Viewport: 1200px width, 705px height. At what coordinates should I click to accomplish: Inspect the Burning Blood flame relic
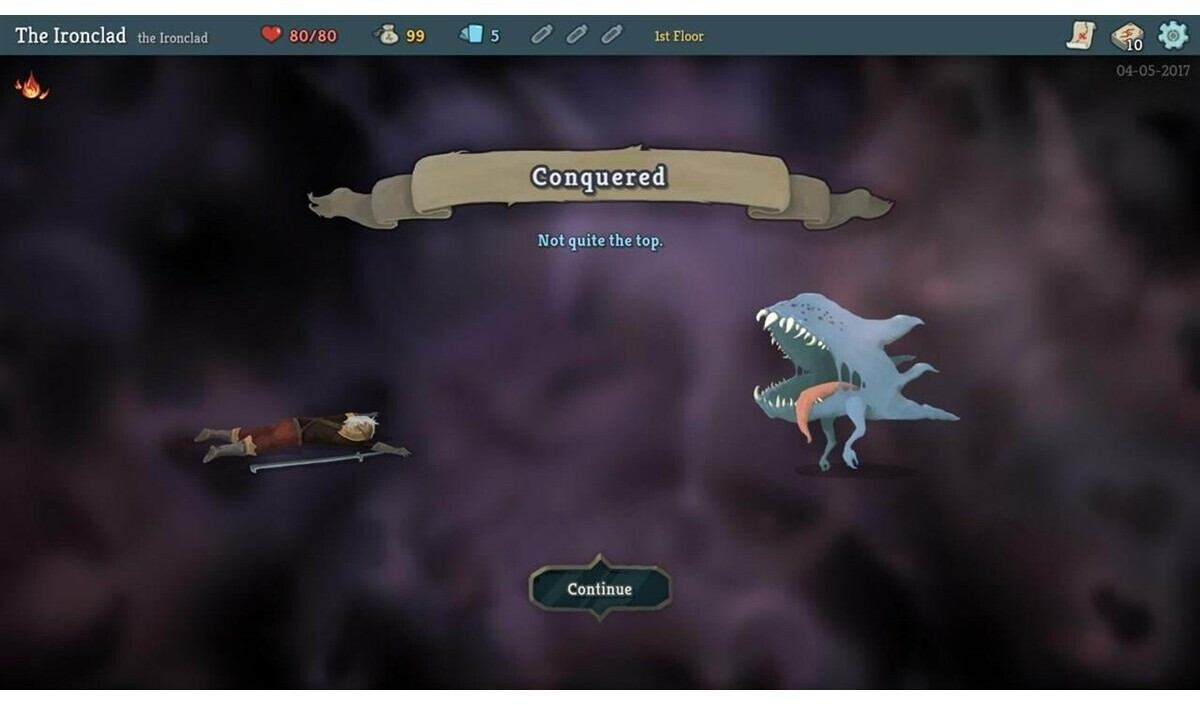[x=31, y=86]
